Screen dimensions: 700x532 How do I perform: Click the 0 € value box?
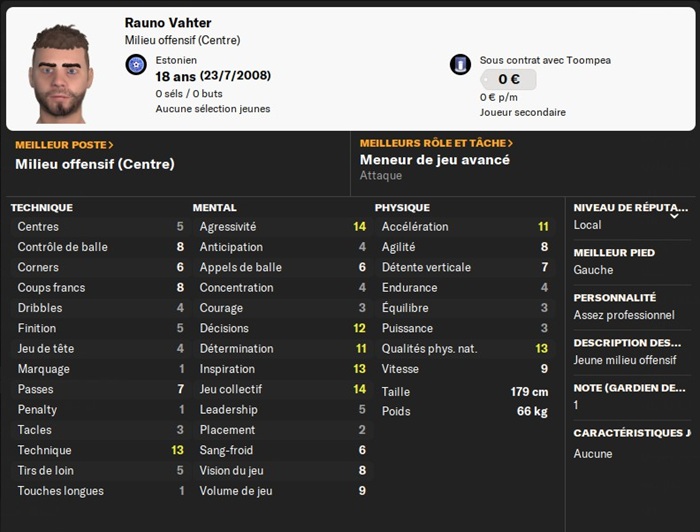click(508, 79)
